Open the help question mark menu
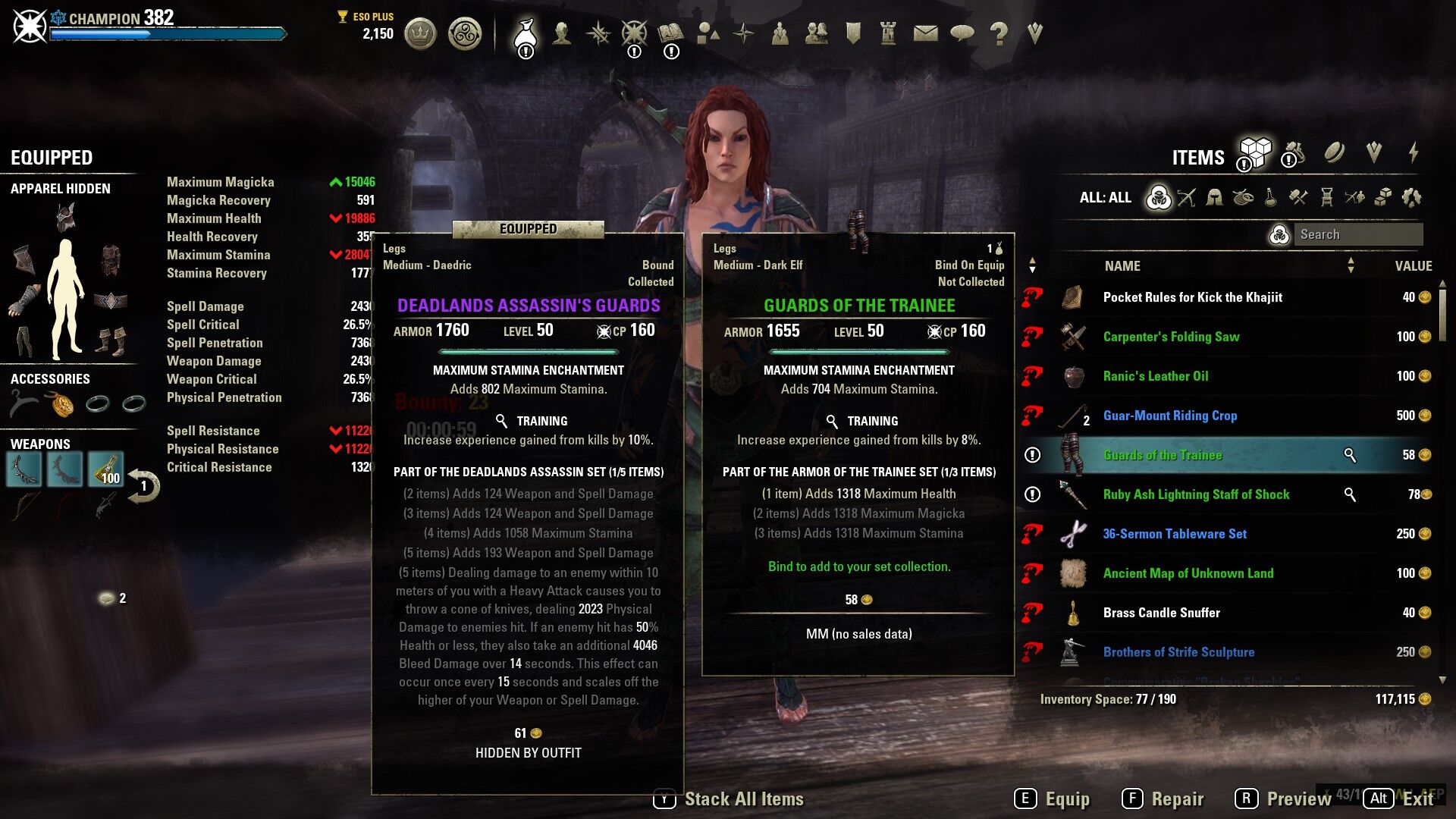 pyautogui.click(x=999, y=33)
